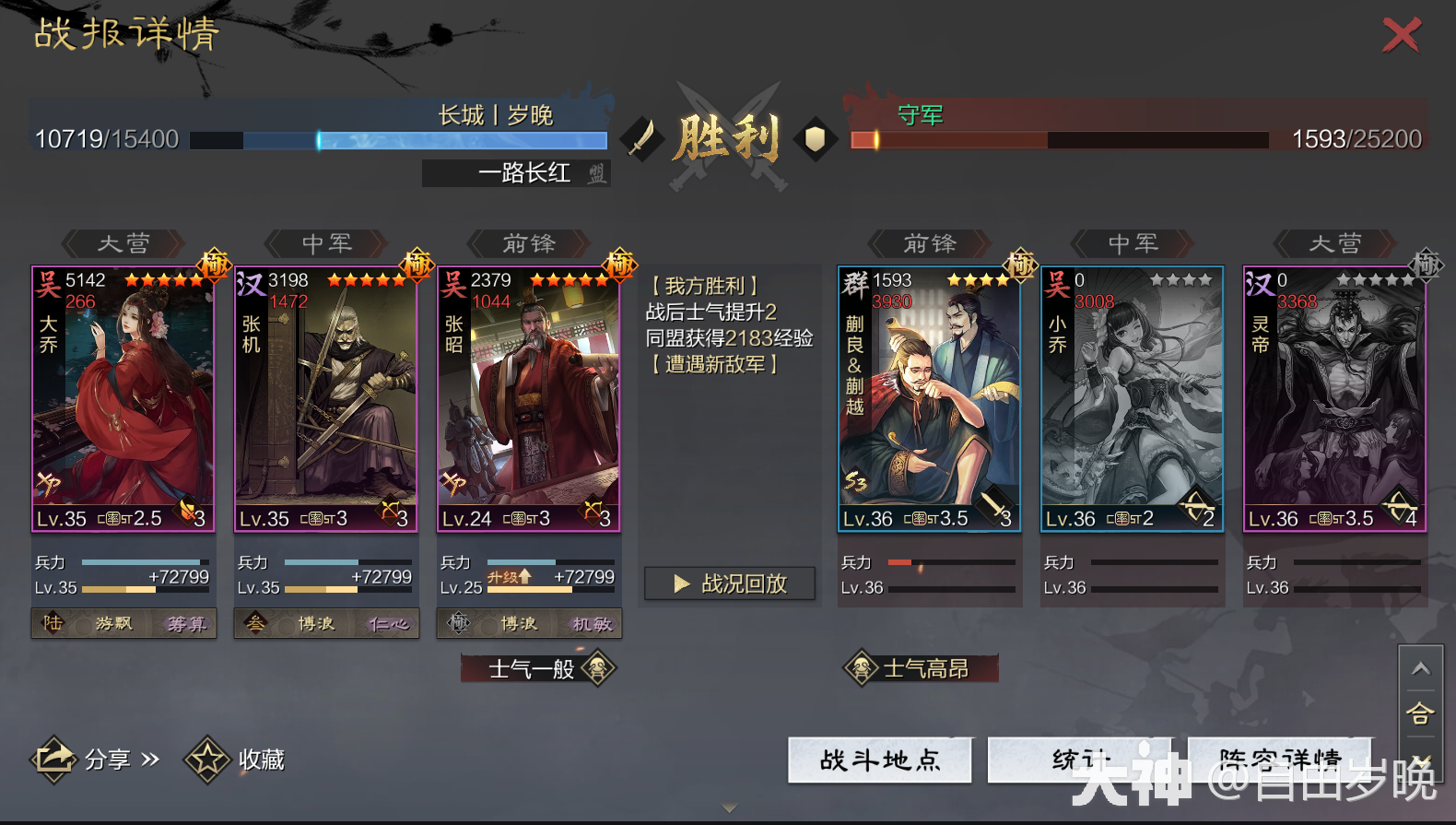Click the 盟 alliance emblem next to 一路长红
This screenshot has height=825, width=1456.
(x=597, y=173)
